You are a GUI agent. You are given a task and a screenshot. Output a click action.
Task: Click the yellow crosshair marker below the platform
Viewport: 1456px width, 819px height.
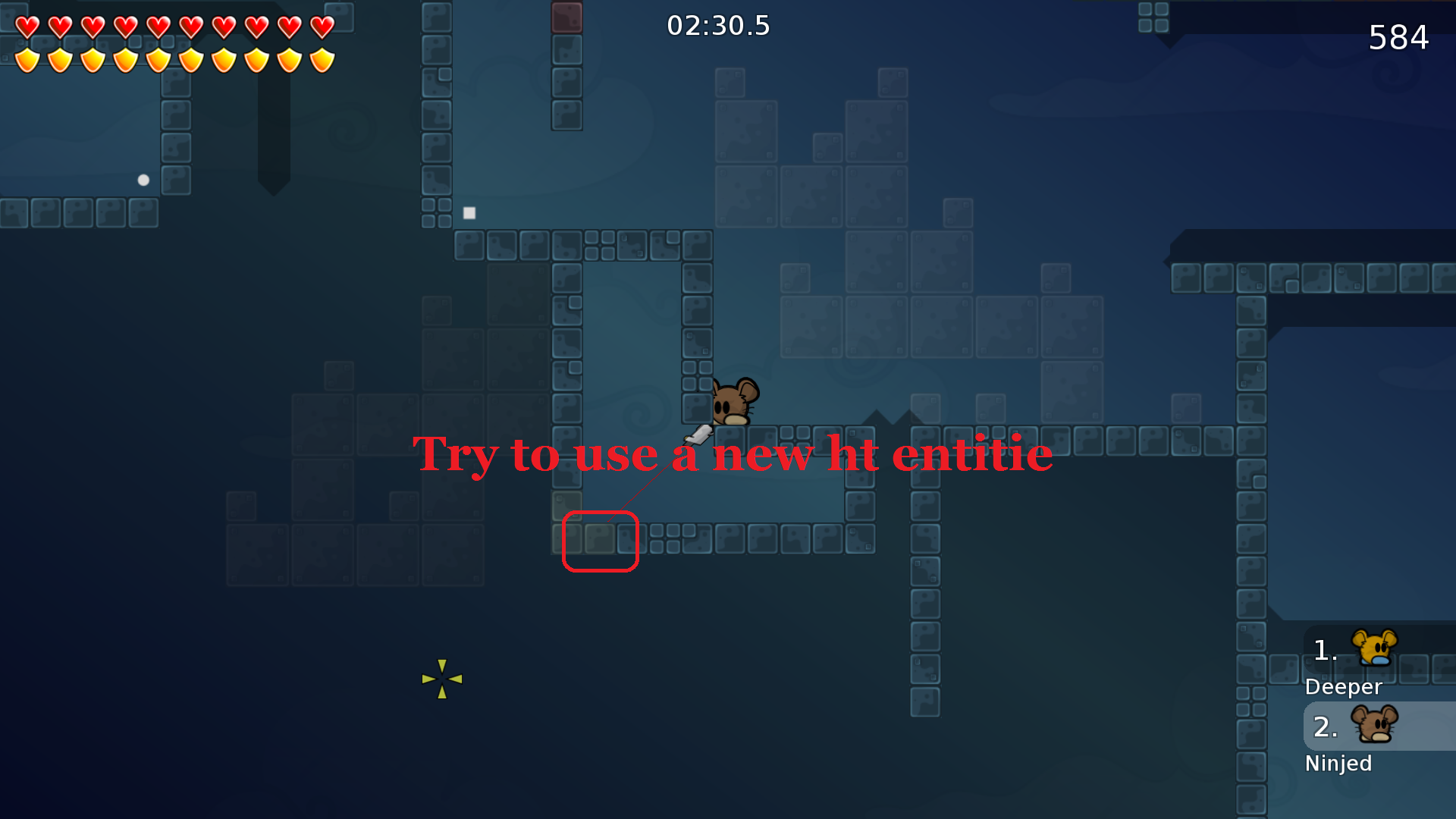(x=442, y=677)
